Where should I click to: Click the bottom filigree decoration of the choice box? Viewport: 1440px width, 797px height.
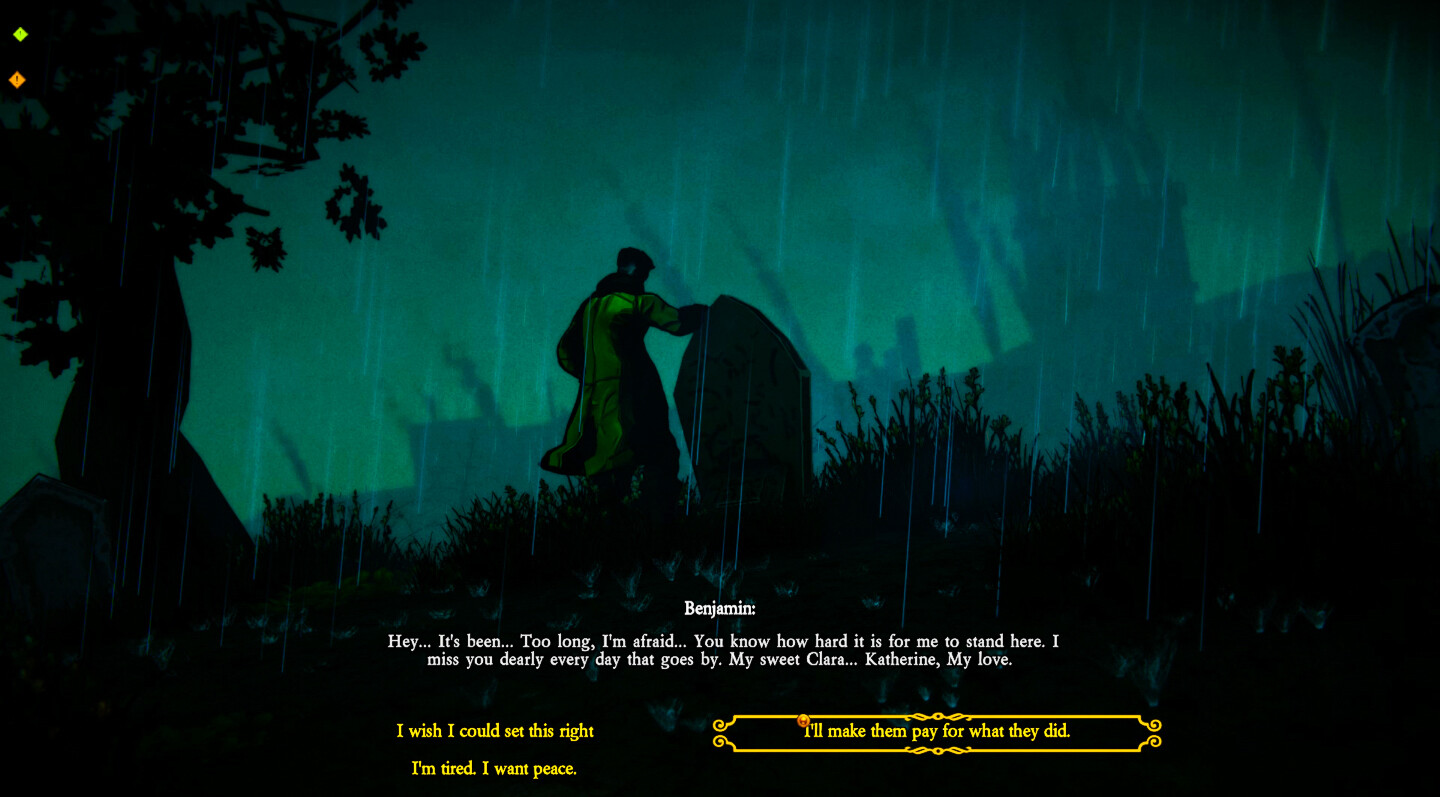937,752
